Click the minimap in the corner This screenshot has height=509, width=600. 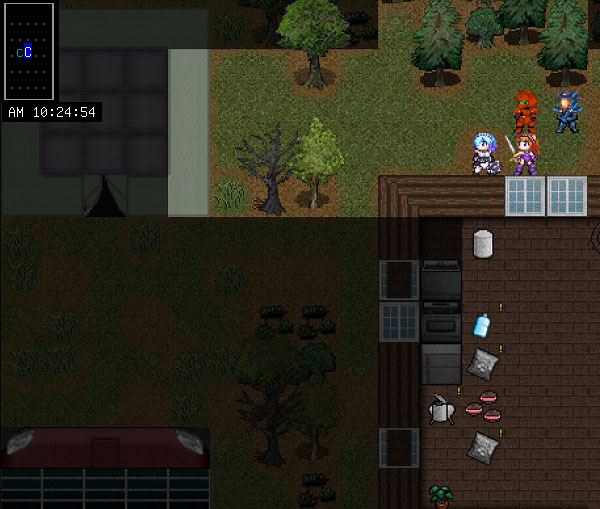(x=29, y=51)
